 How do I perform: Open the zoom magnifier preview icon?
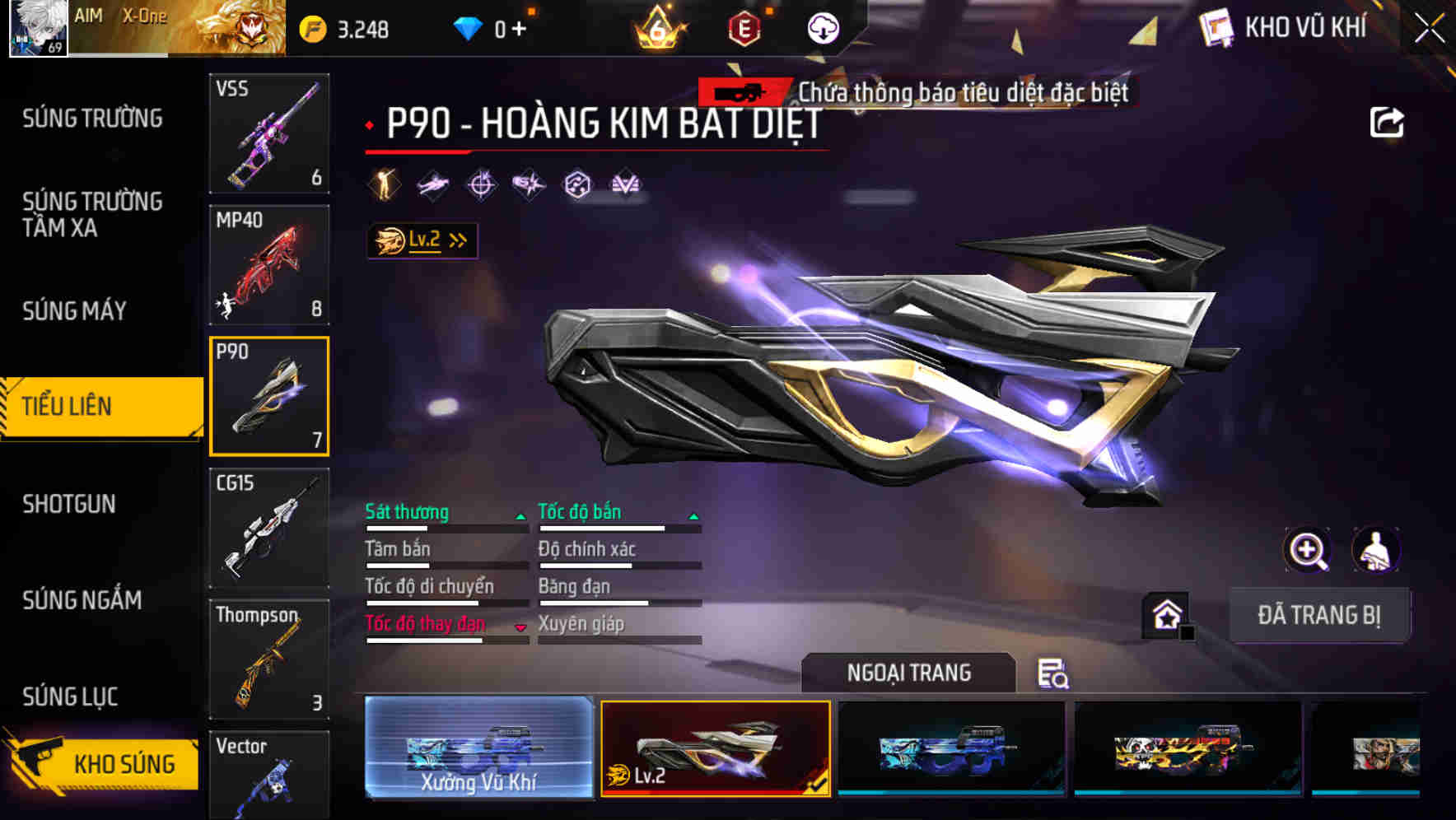[x=1306, y=549]
